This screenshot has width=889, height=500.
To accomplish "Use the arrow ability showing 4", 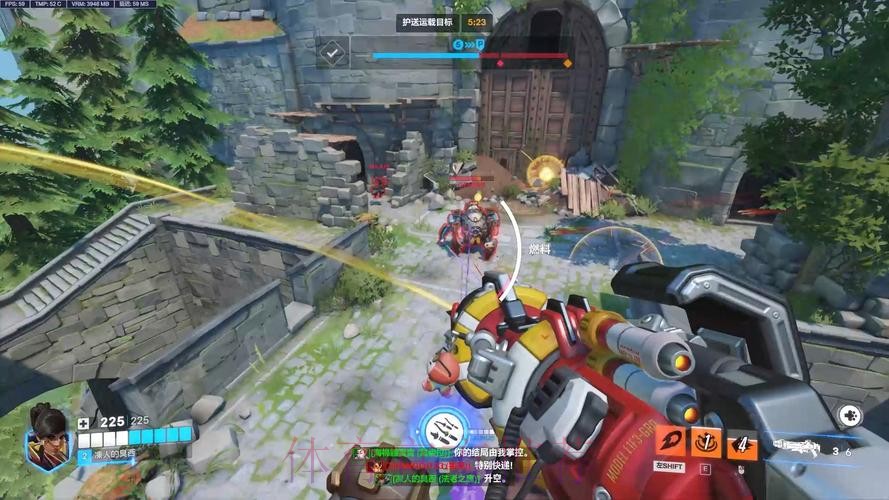I will pos(741,441).
